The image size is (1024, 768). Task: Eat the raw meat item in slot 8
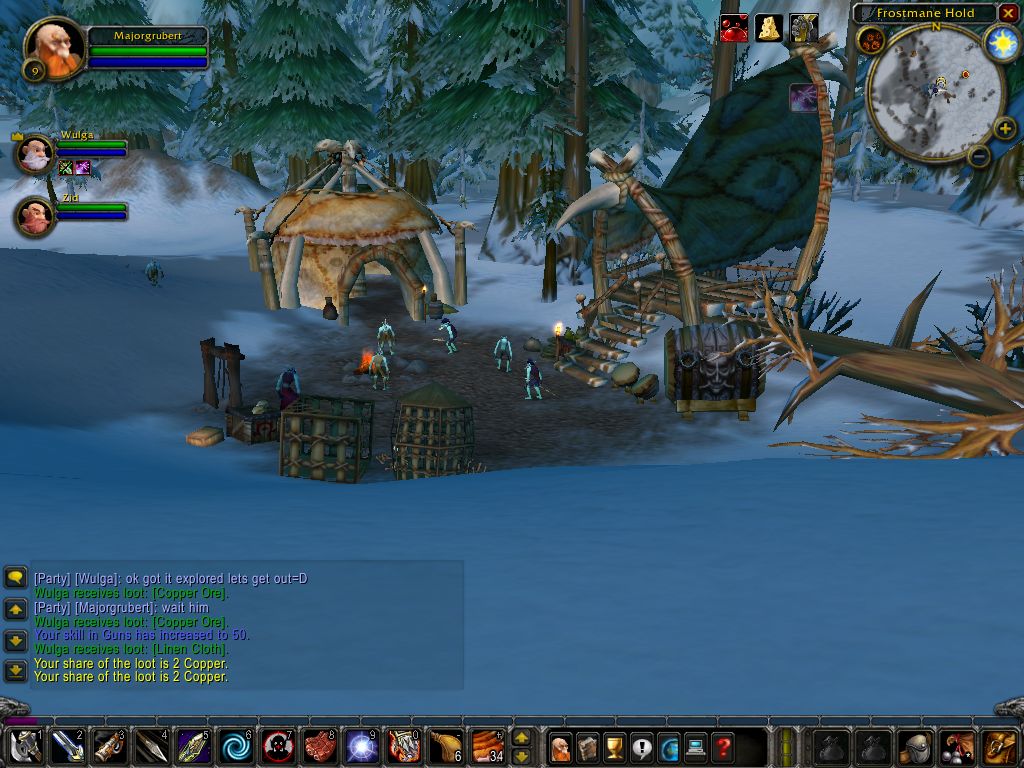click(x=320, y=747)
